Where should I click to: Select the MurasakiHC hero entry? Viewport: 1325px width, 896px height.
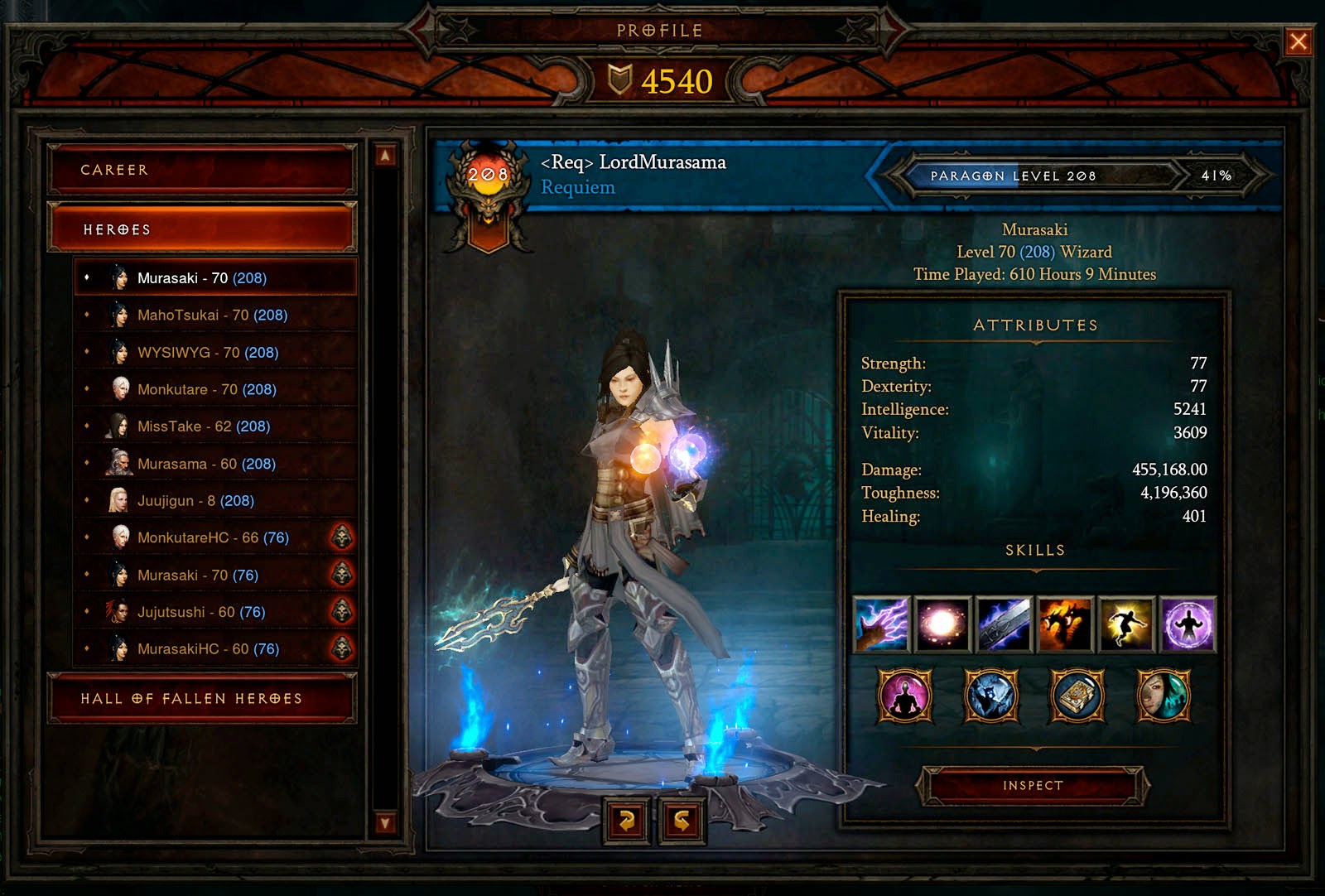tap(208, 649)
